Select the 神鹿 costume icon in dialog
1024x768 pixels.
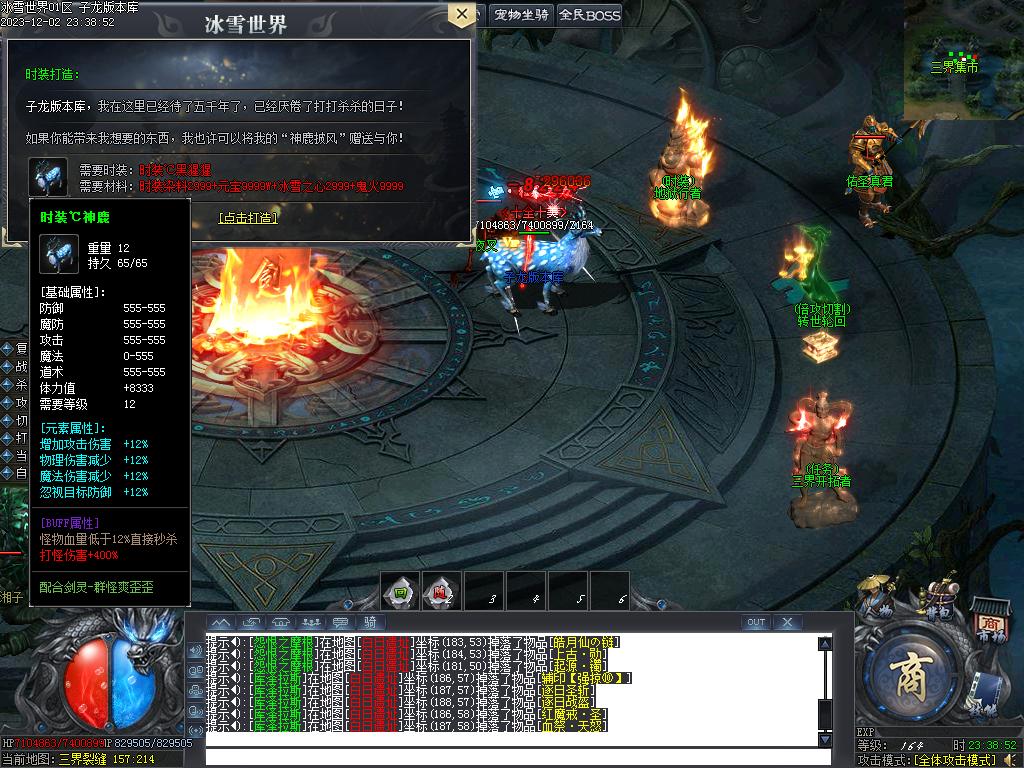click(x=47, y=176)
